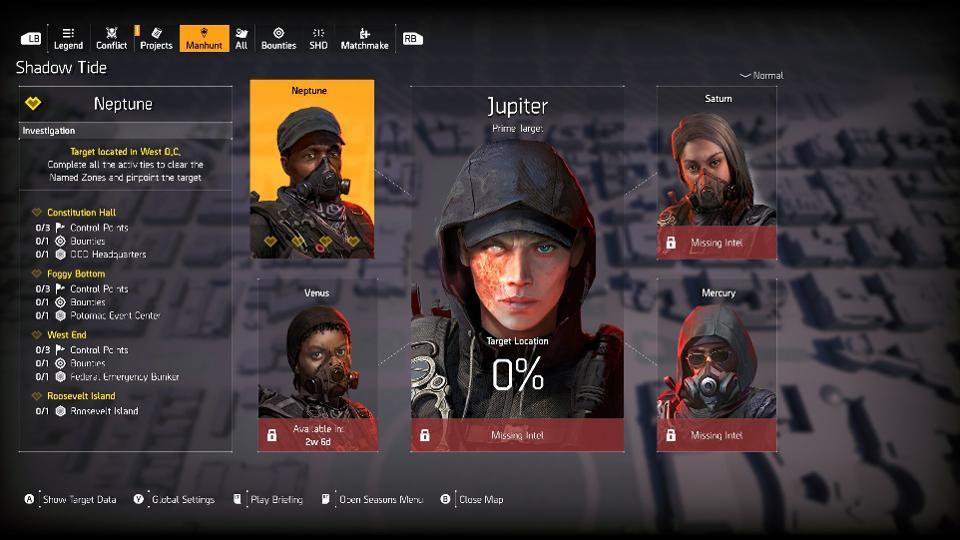Select the Manhunt tab
Viewport: 960px width, 540px height.
[204, 38]
